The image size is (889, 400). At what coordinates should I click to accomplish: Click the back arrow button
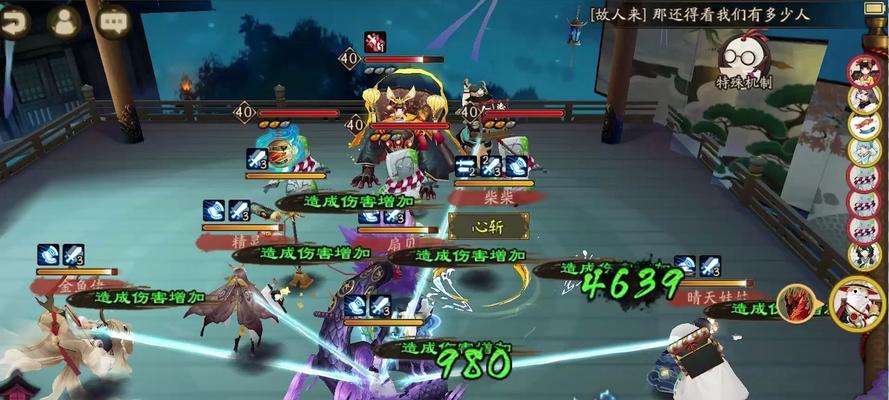tap(14, 21)
